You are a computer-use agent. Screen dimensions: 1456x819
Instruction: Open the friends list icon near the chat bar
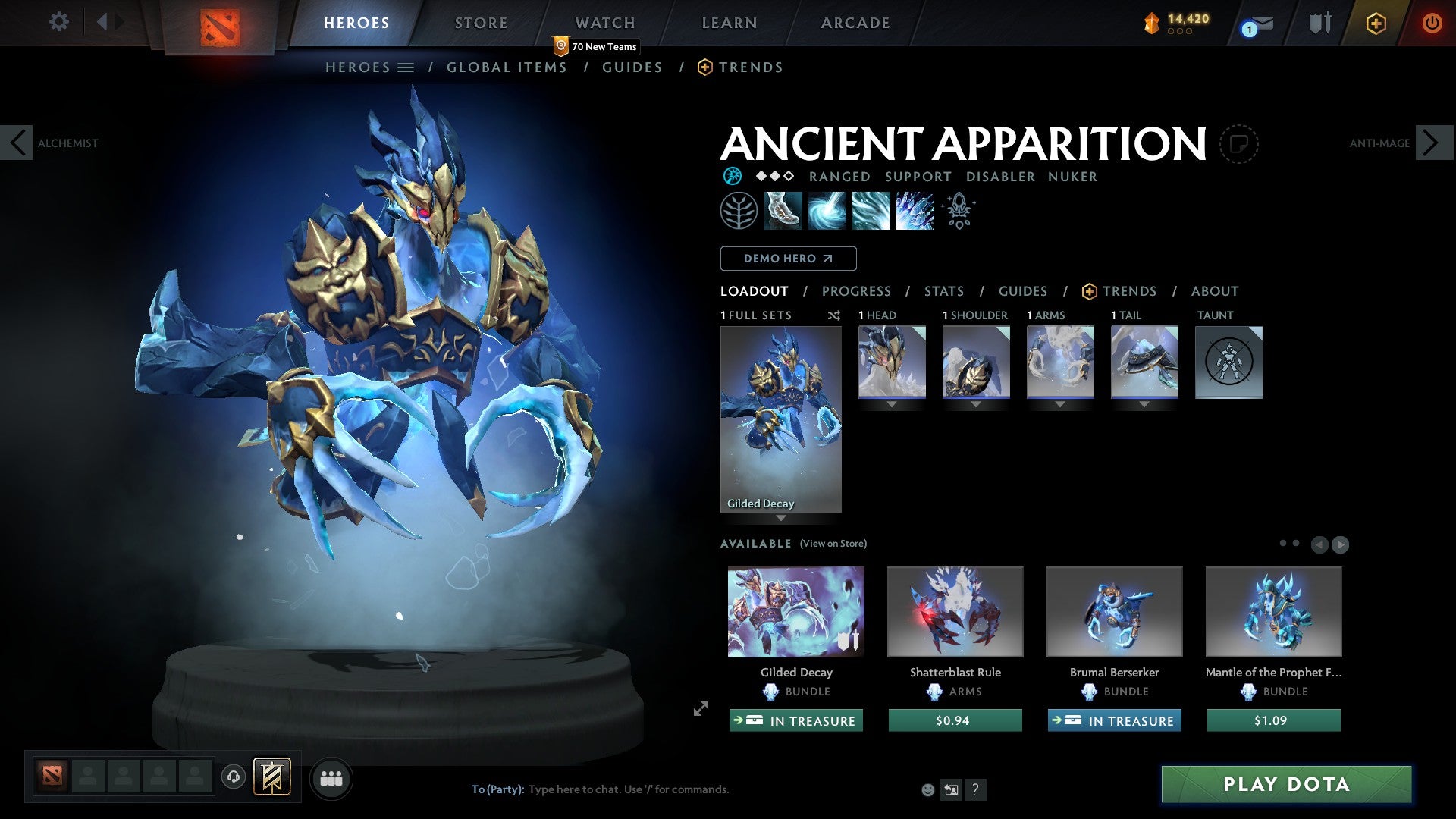click(331, 777)
